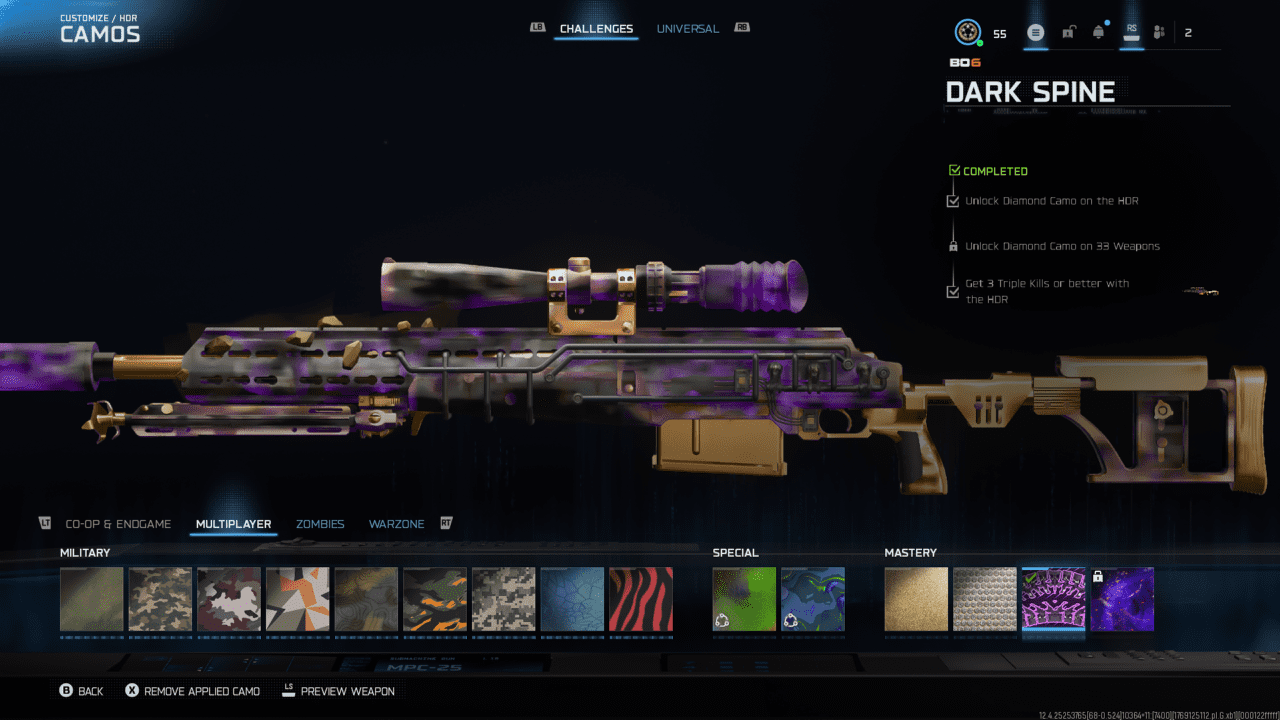
Task: Switch to the Zombies camo category
Action: point(320,524)
